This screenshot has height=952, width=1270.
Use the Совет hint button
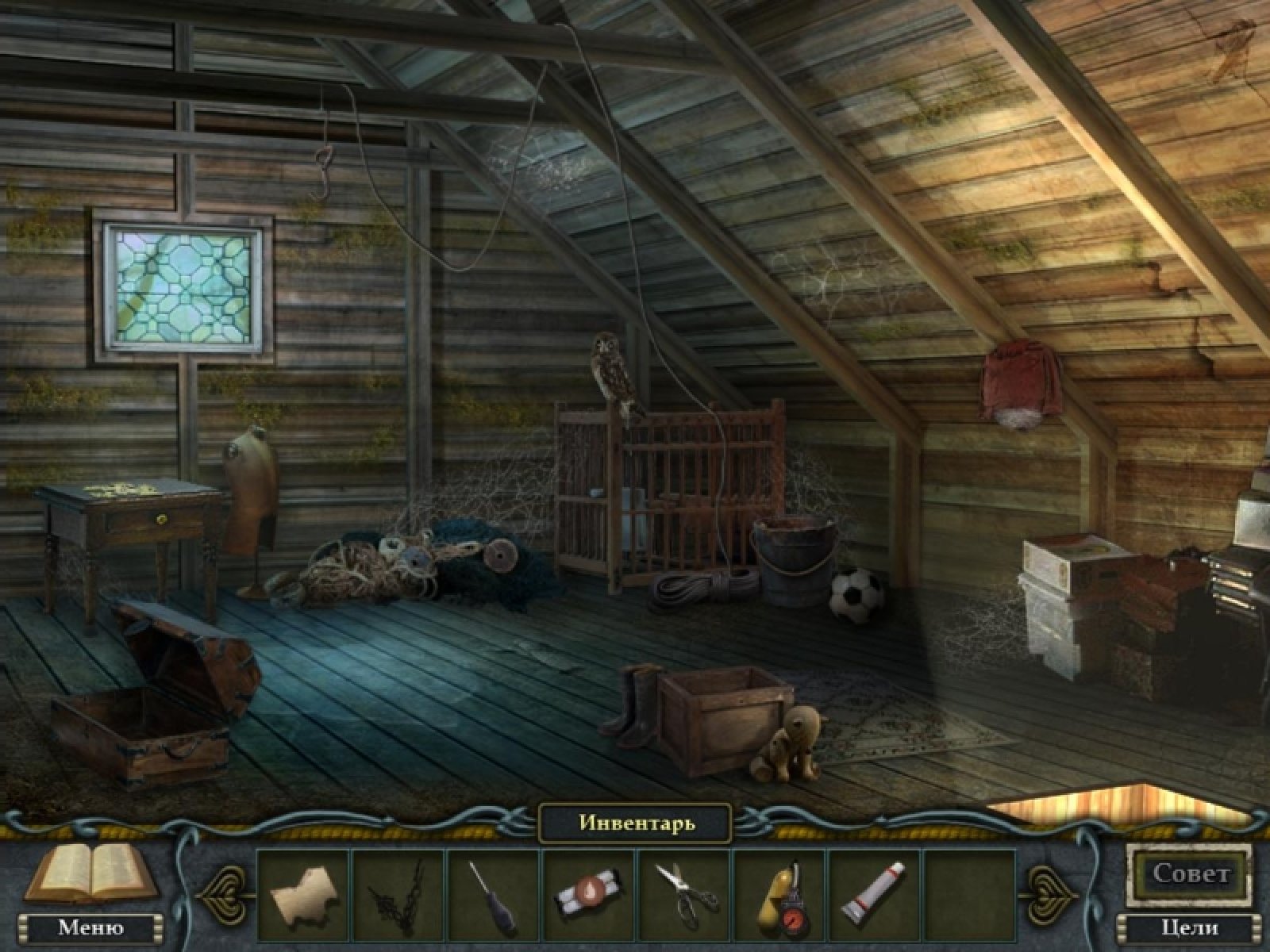click(1191, 874)
